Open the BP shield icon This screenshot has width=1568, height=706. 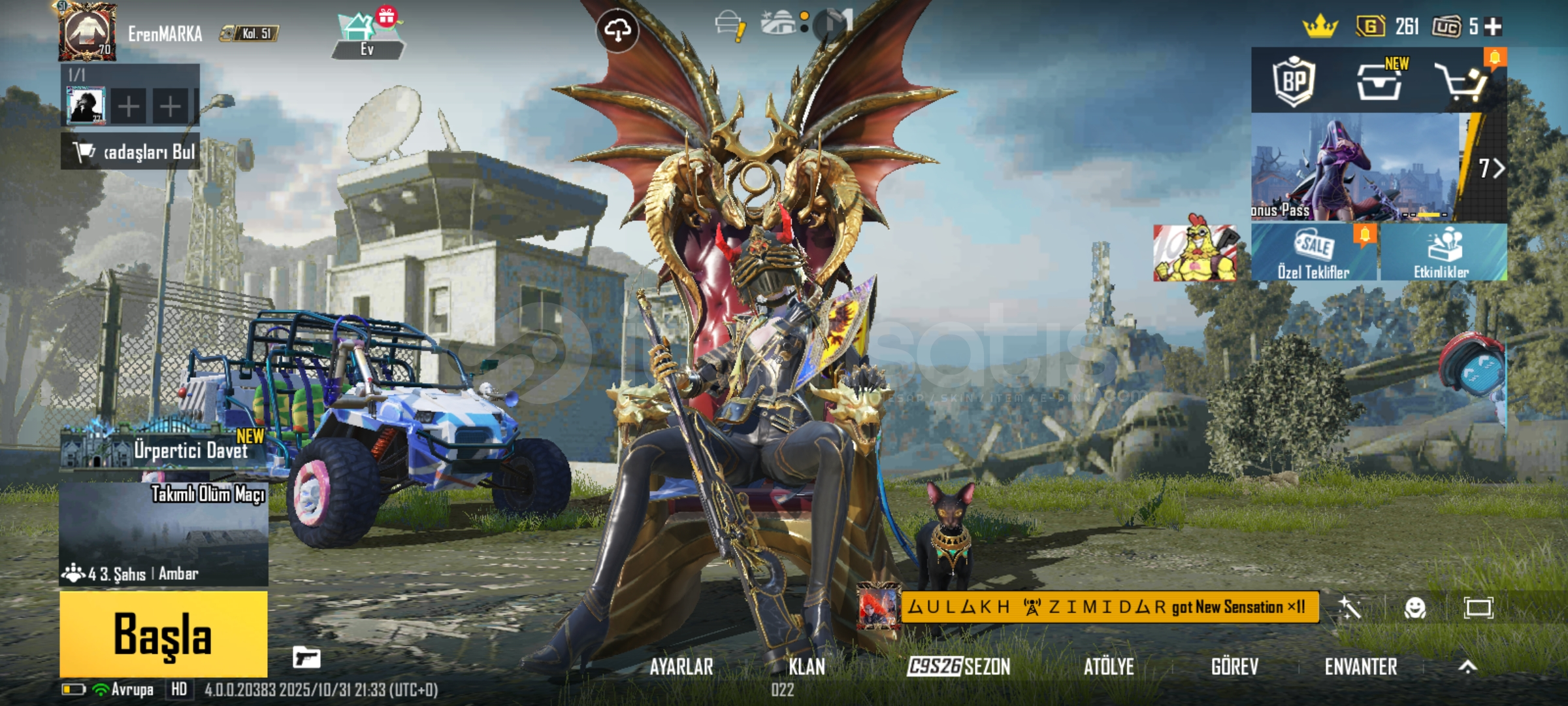coord(1294,82)
